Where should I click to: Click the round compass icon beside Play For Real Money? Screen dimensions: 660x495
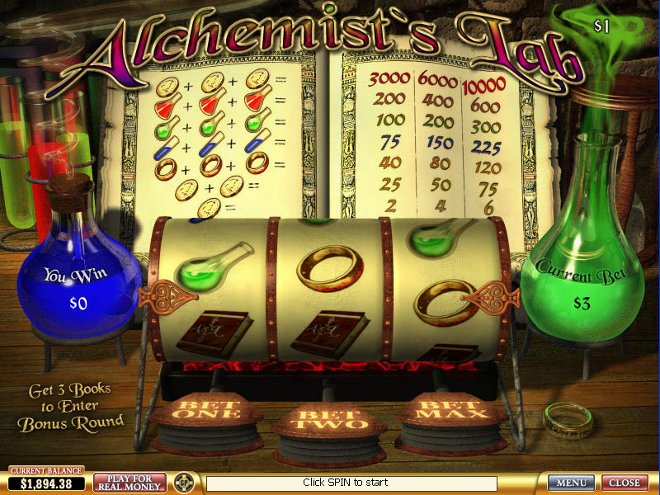[183, 483]
